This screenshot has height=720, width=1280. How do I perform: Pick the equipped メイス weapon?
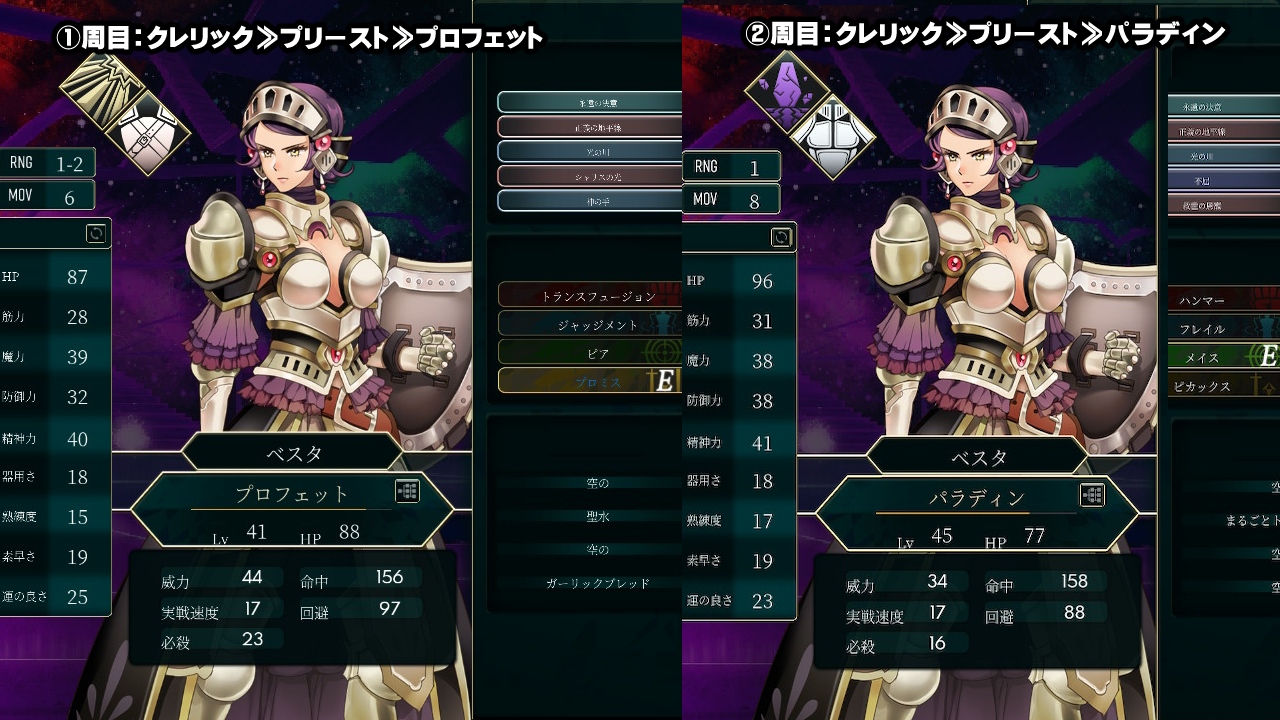(1222, 357)
